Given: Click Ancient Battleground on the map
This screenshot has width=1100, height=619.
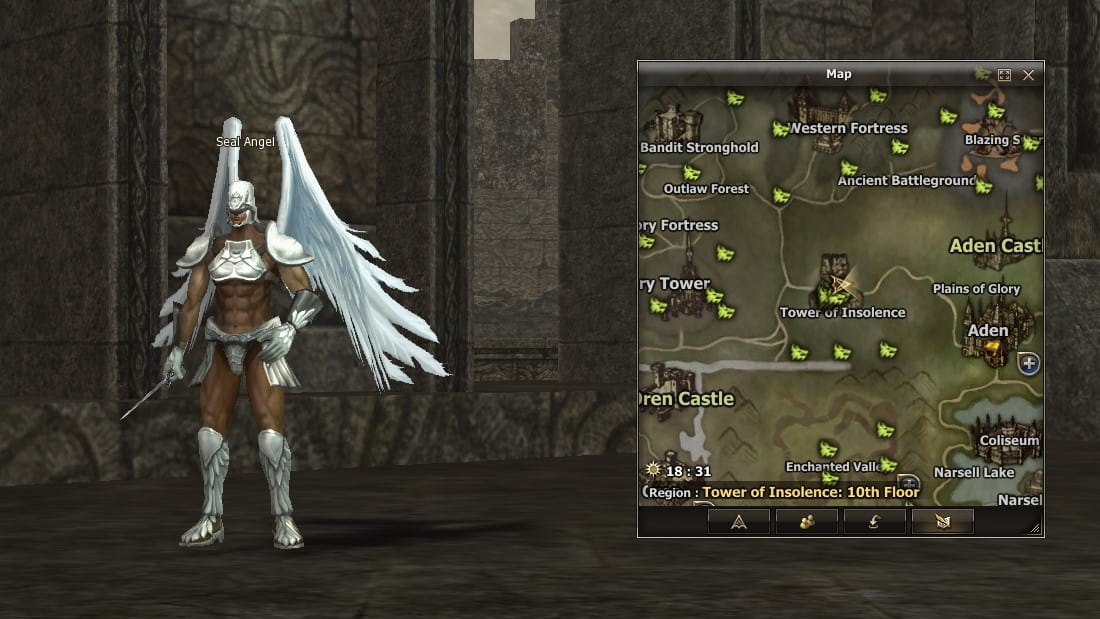Looking at the screenshot, I should [x=906, y=181].
